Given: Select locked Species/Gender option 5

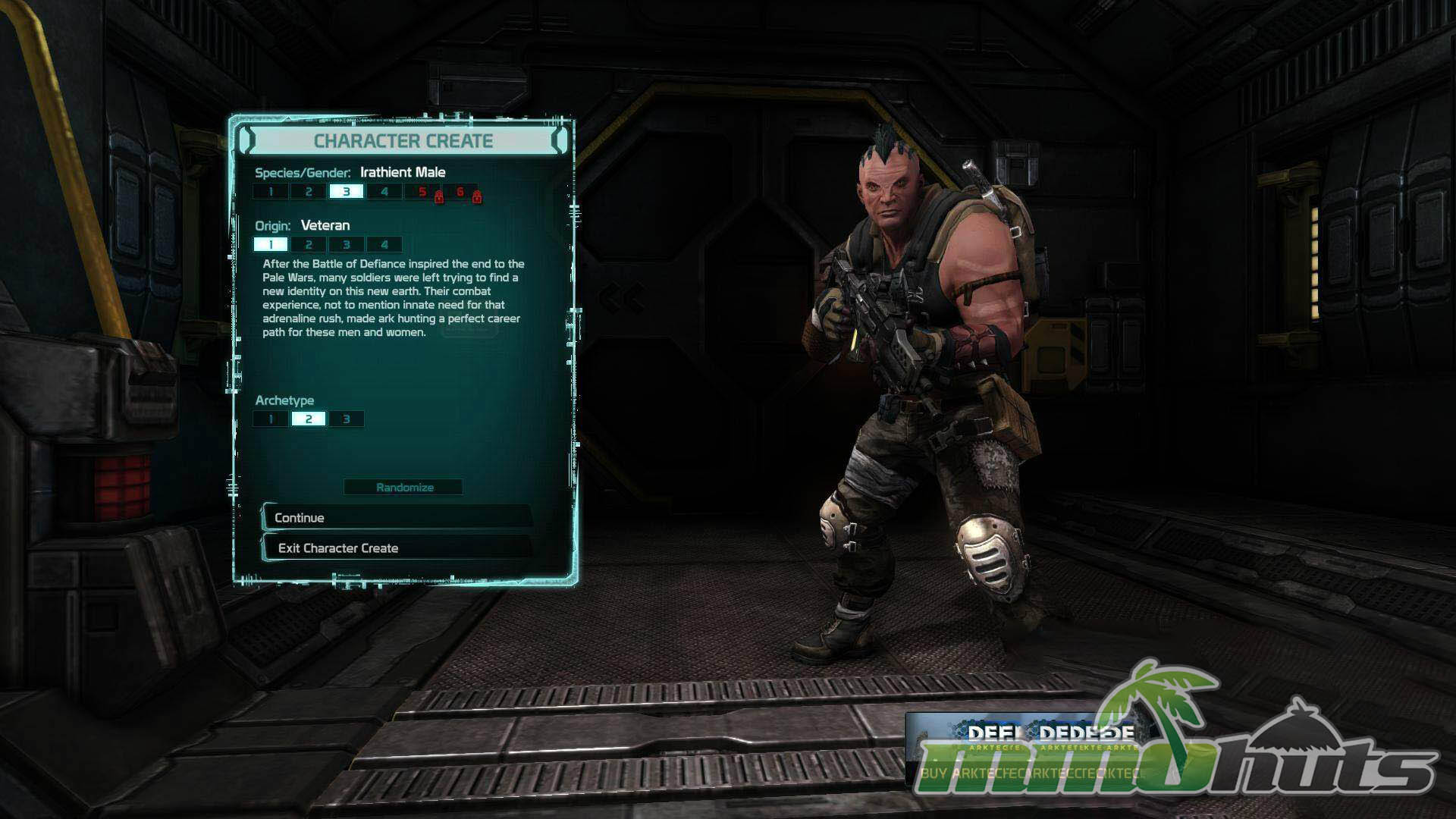Looking at the screenshot, I should click(422, 192).
